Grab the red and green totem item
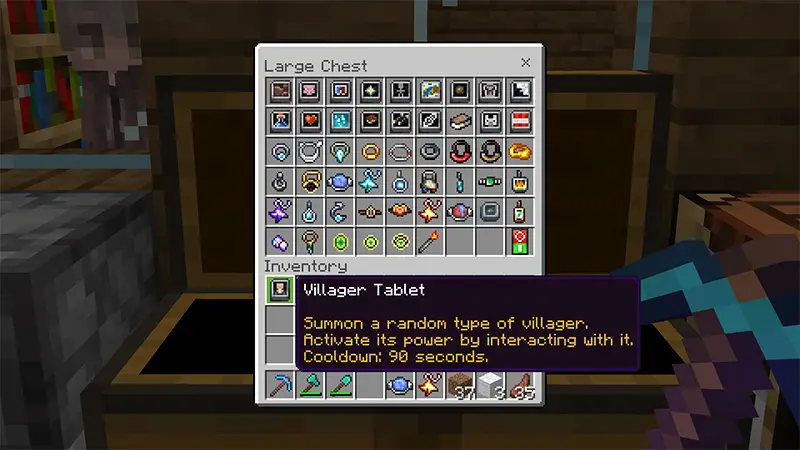Image resolution: width=800 pixels, height=450 pixels. click(521, 241)
